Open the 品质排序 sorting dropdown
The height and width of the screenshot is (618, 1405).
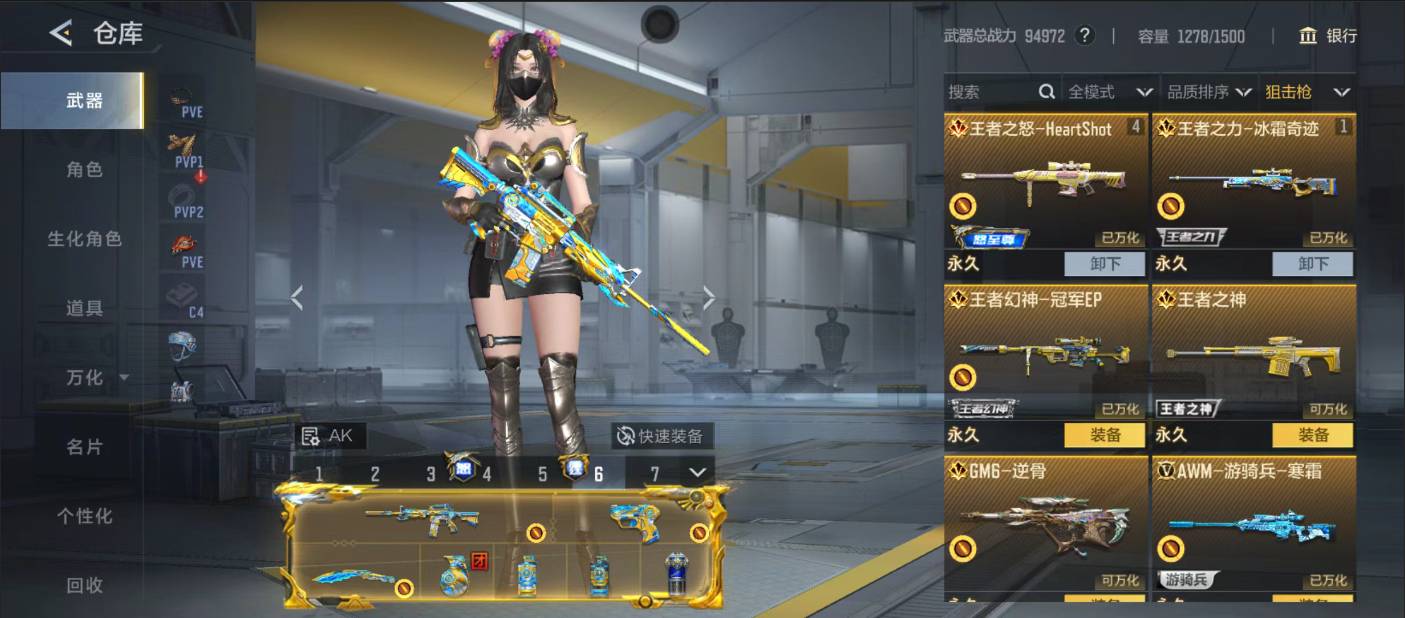pyautogui.click(x=1209, y=92)
